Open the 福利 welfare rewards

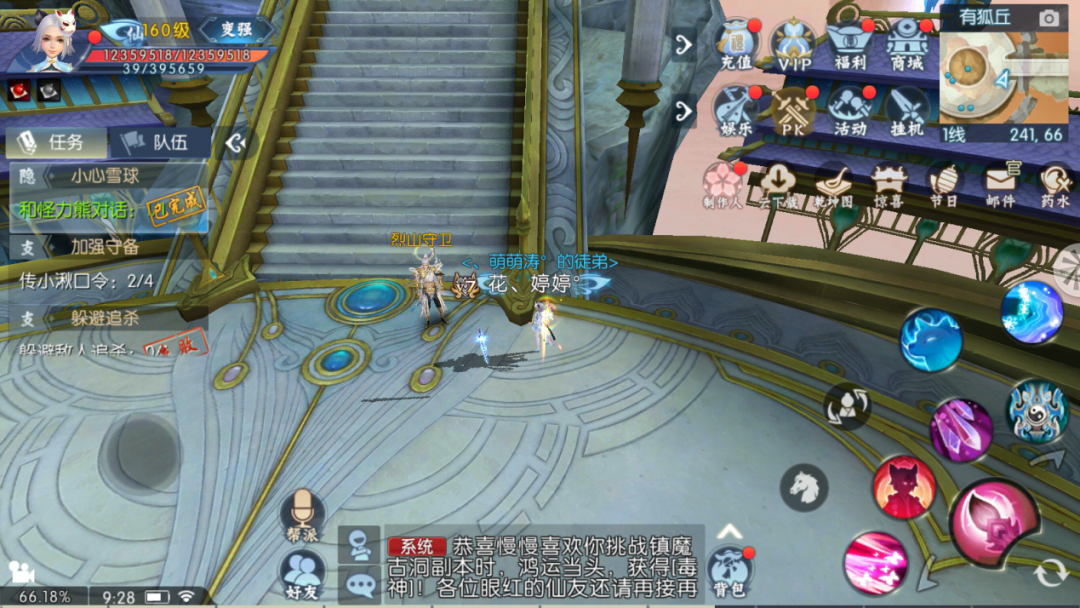(x=851, y=44)
